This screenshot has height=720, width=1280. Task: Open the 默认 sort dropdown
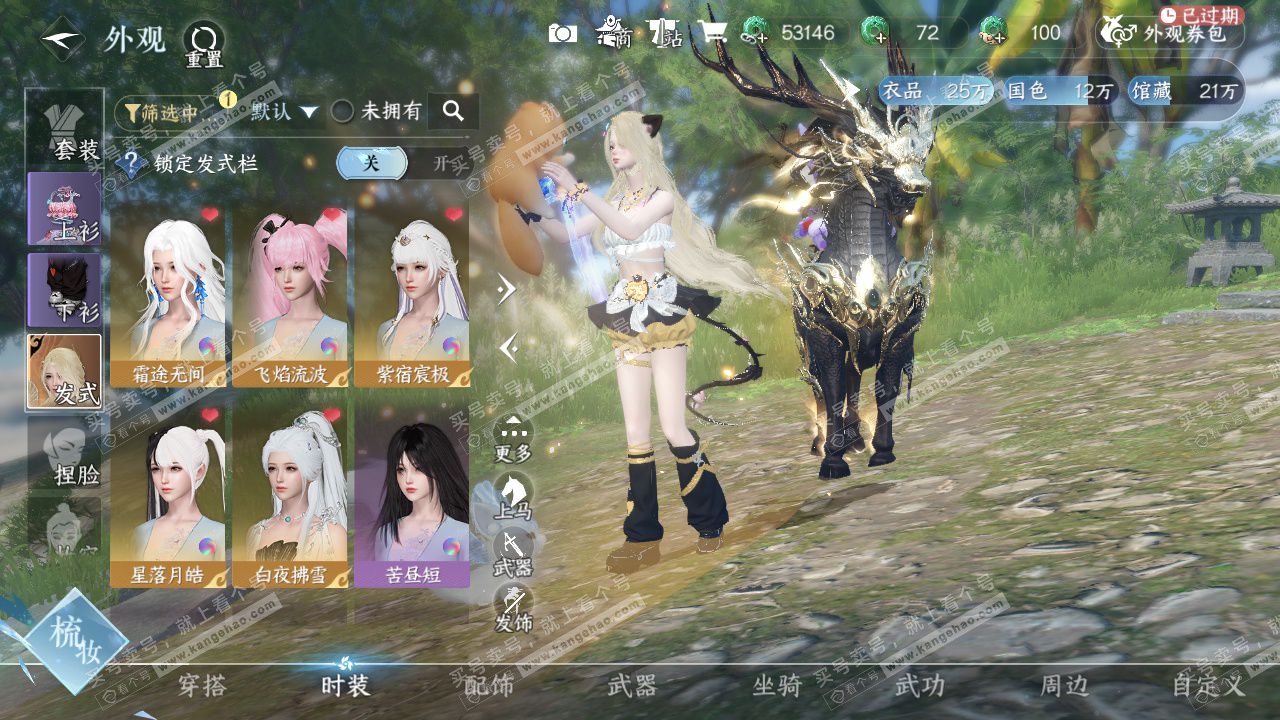point(284,112)
